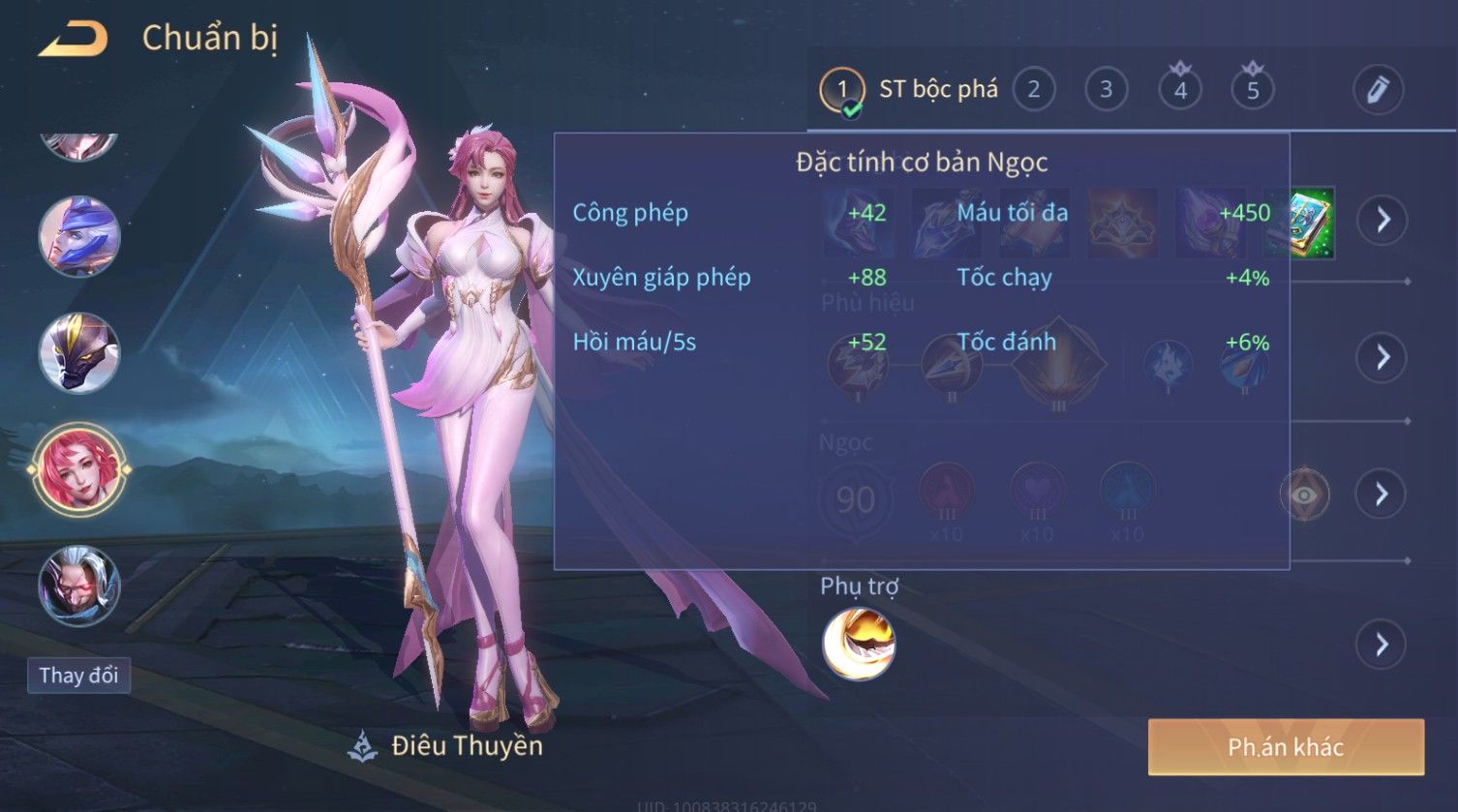
Task: Choose the dark masked hero portrait
Action: click(79, 353)
